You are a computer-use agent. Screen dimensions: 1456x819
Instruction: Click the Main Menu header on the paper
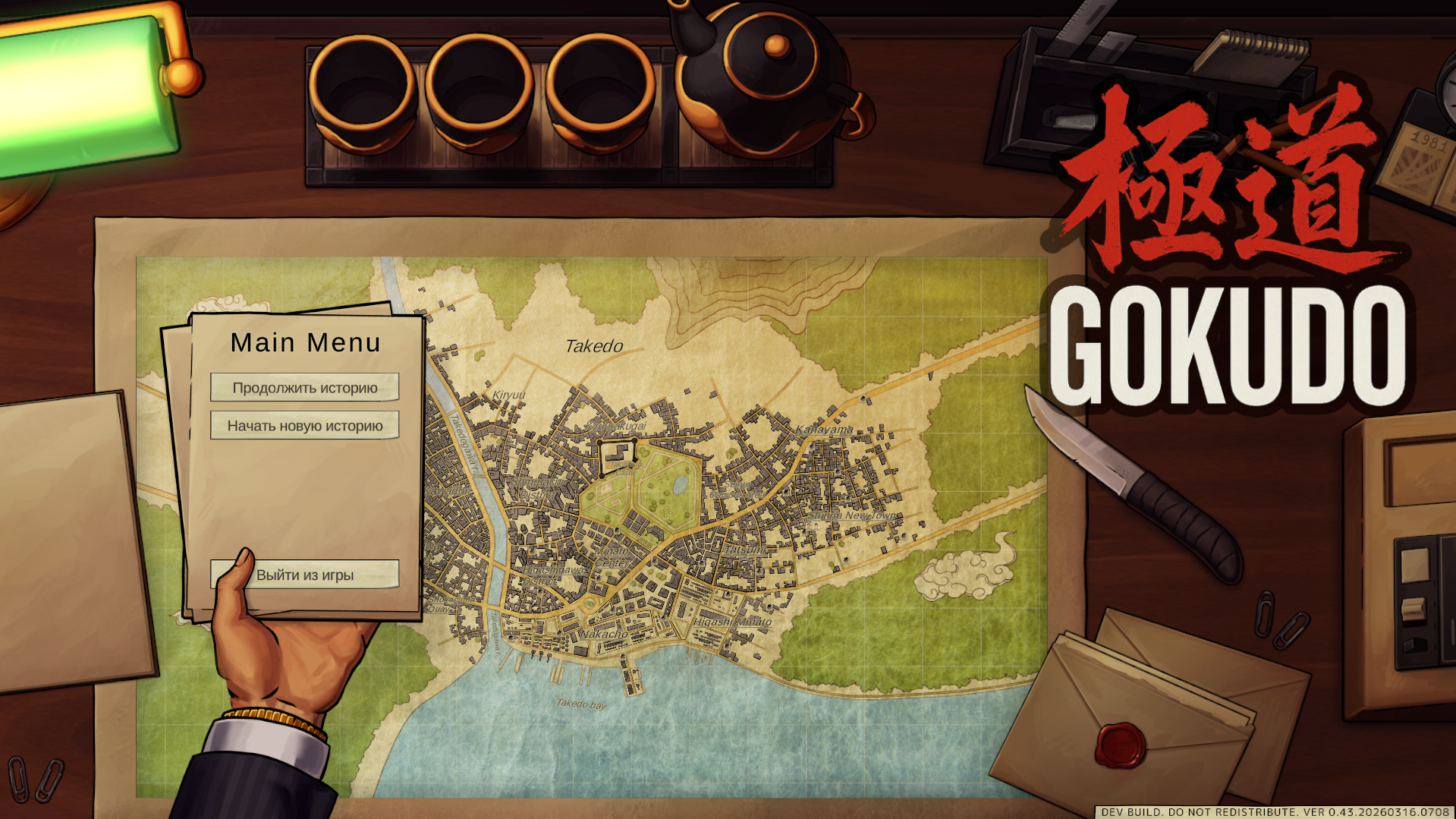coord(307,342)
